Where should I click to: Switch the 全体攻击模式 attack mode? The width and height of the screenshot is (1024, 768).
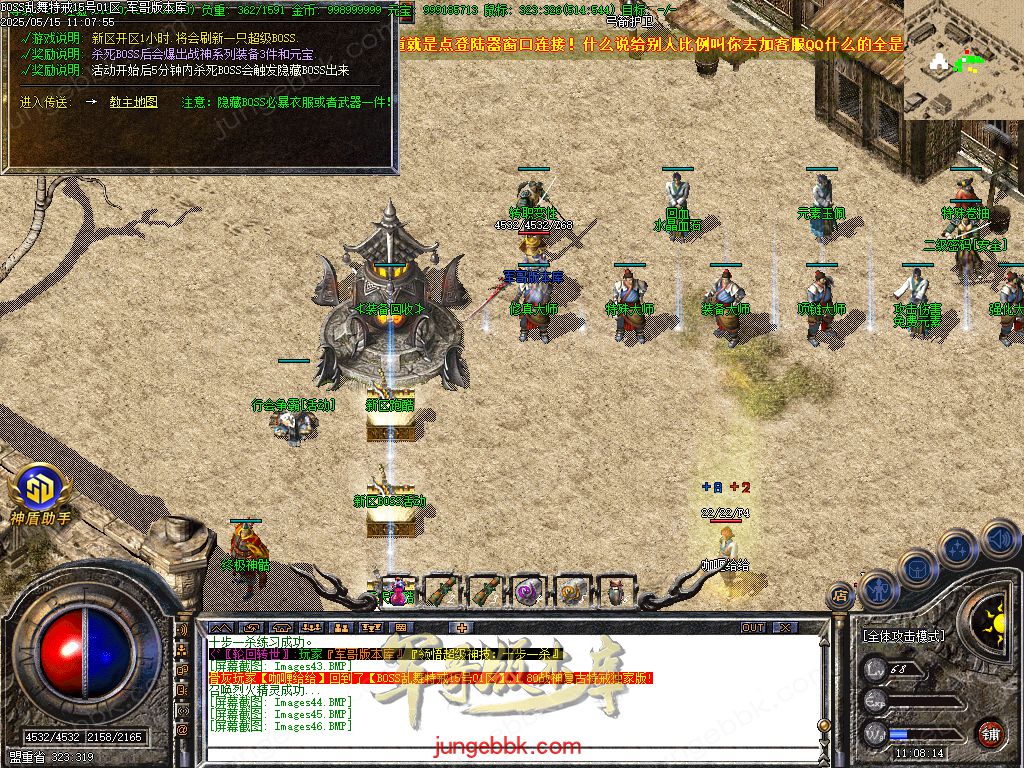pyautogui.click(x=903, y=636)
